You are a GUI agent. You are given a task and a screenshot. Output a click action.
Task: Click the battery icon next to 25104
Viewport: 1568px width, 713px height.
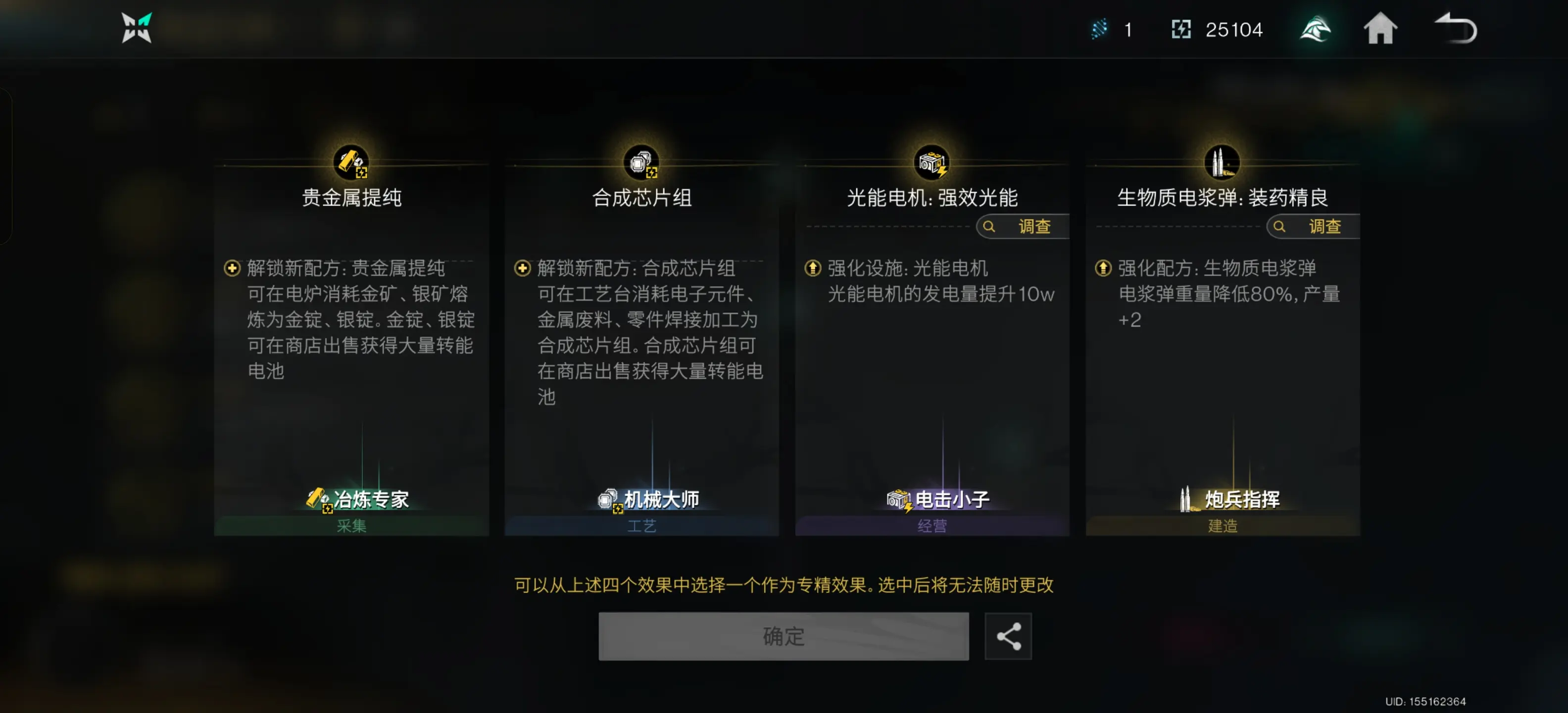click(x=1182, y=29)
